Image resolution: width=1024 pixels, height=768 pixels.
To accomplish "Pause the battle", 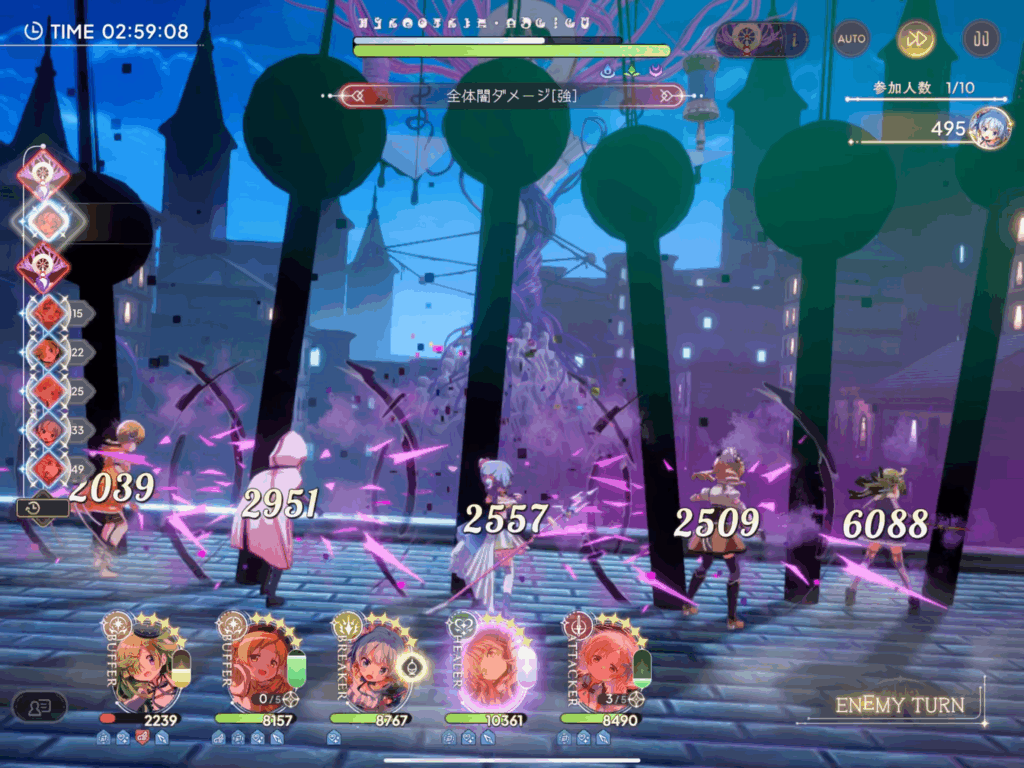I will (981, 39).
